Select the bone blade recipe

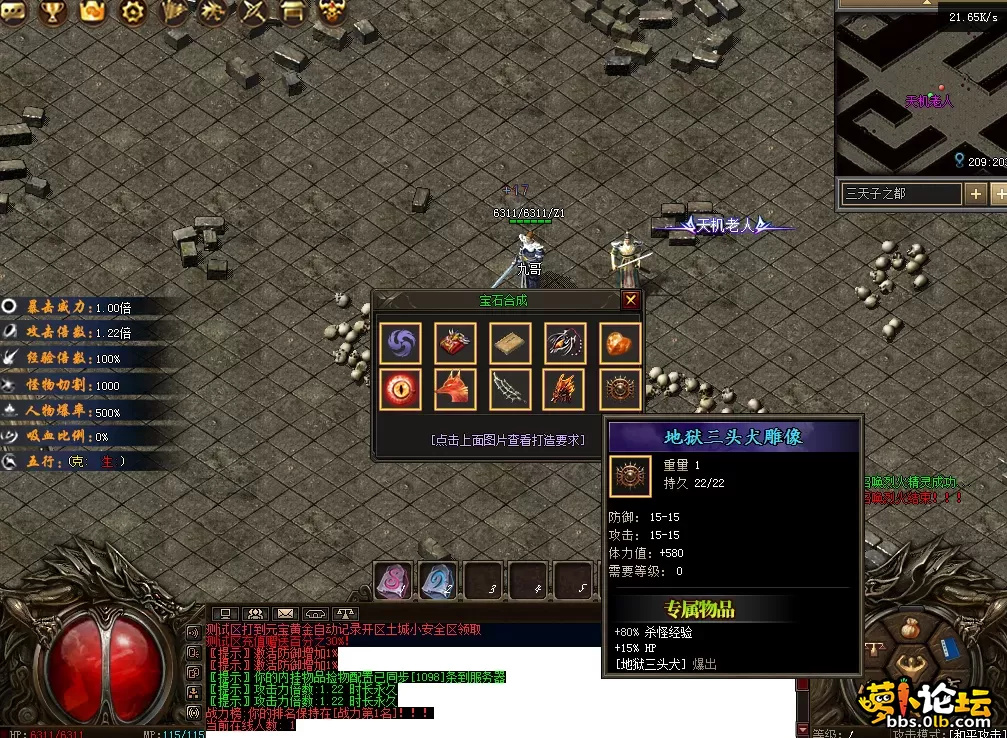click(510, 389)
